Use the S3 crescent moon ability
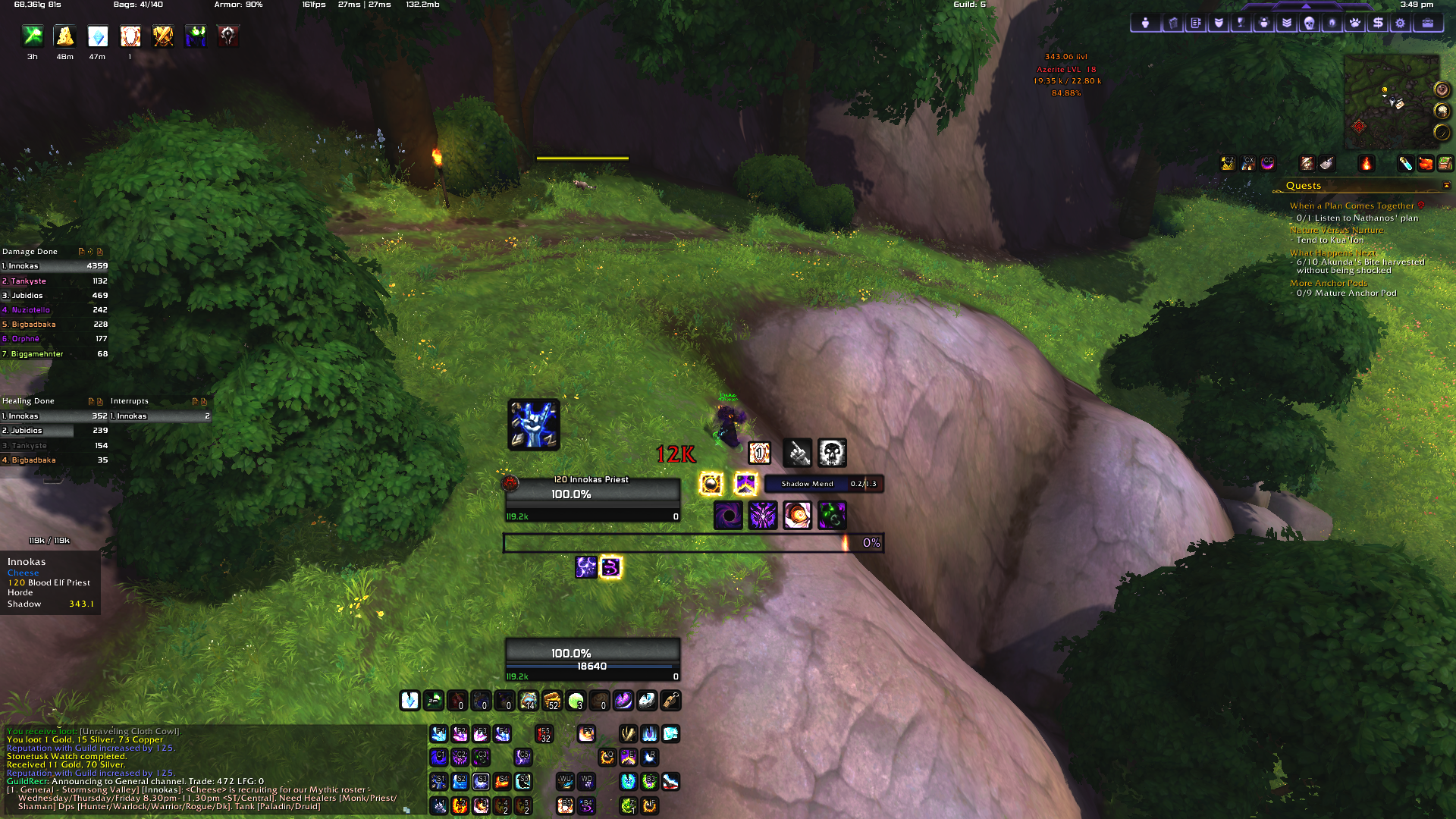This screenshot has width=1456, height=819. (x=481, y=782)
